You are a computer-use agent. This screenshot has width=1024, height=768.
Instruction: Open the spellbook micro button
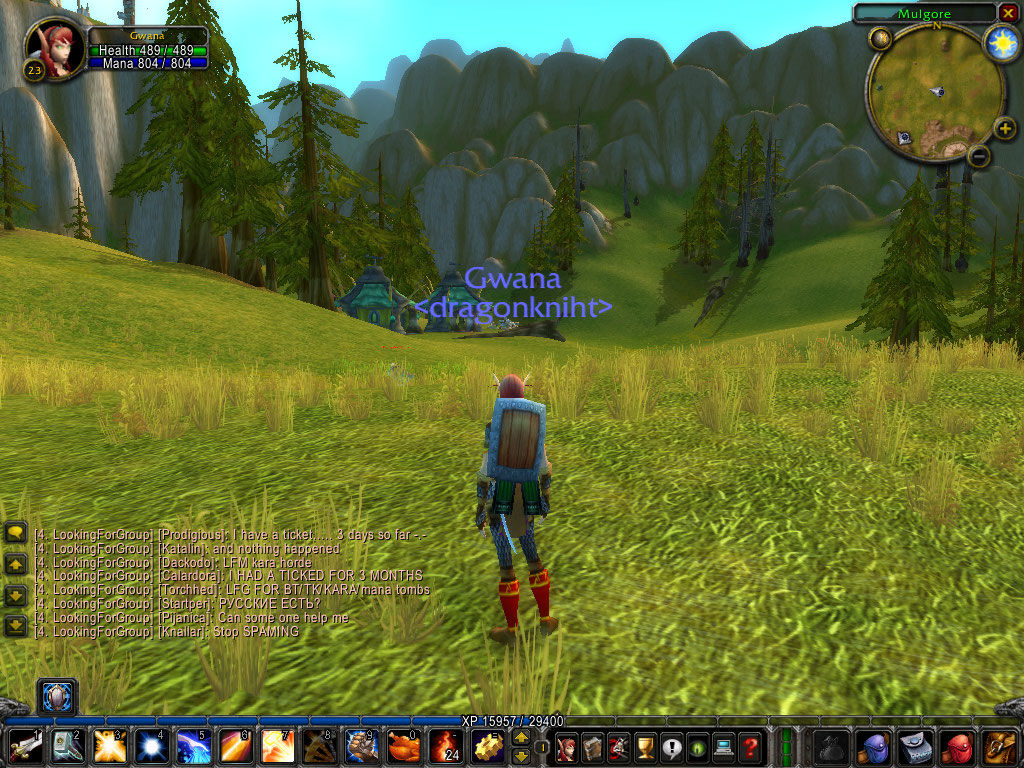coord(593,746)
